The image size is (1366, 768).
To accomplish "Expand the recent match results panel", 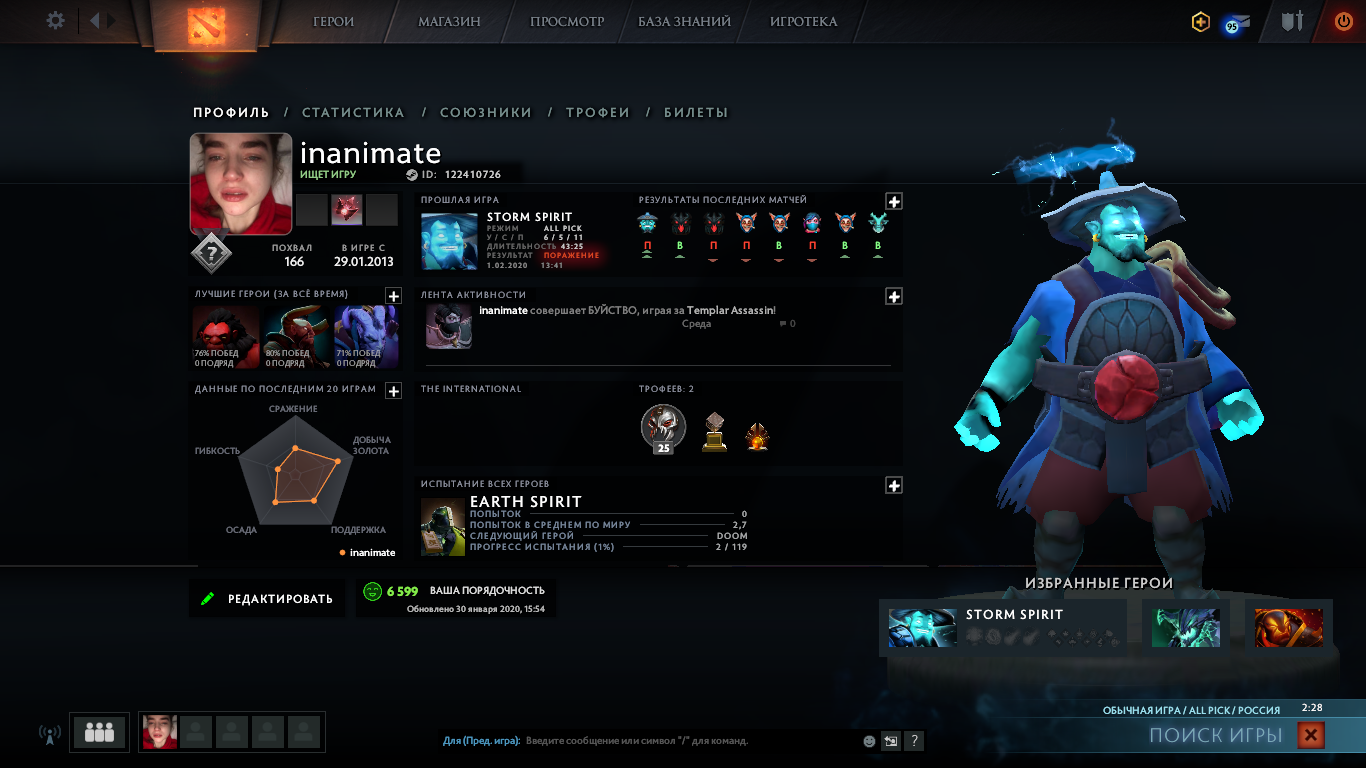I will (894, 201).
